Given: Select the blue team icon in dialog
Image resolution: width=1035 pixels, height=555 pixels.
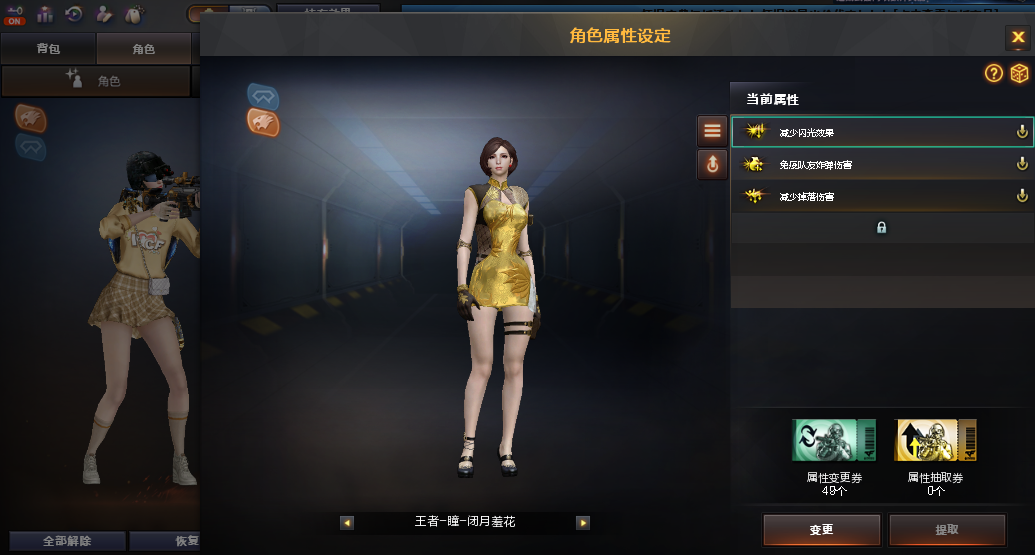Looking at the screenshot, I should click(263, 96).
